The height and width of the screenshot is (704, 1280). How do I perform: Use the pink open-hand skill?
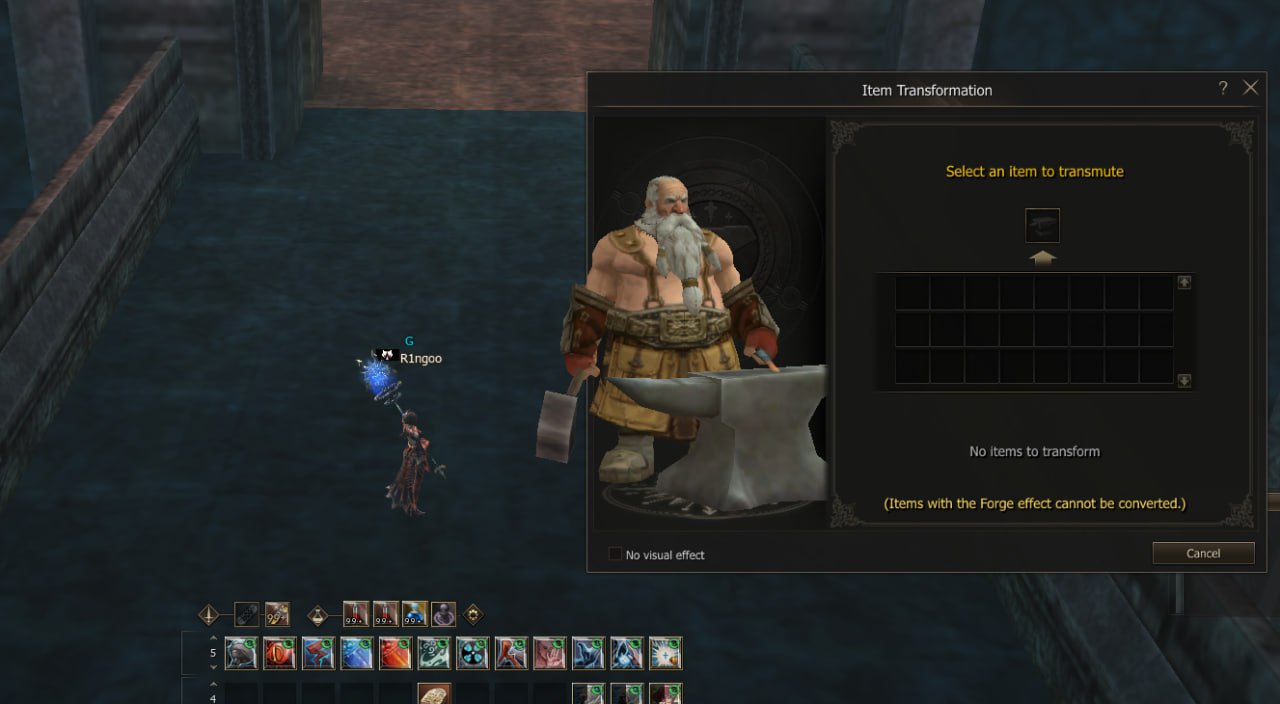[x=550, y=653]
